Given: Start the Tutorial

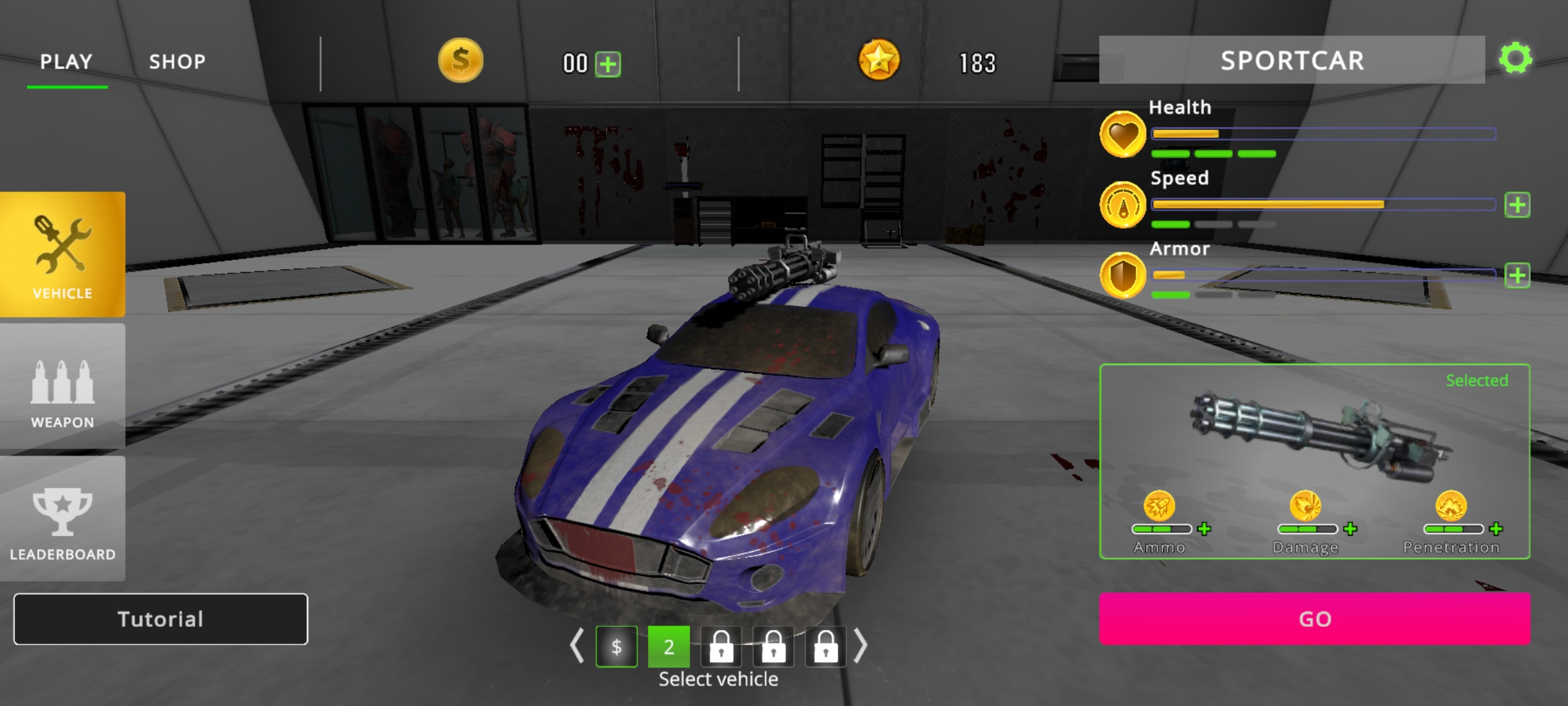Looking at the screenshot, I should point(161,619).
